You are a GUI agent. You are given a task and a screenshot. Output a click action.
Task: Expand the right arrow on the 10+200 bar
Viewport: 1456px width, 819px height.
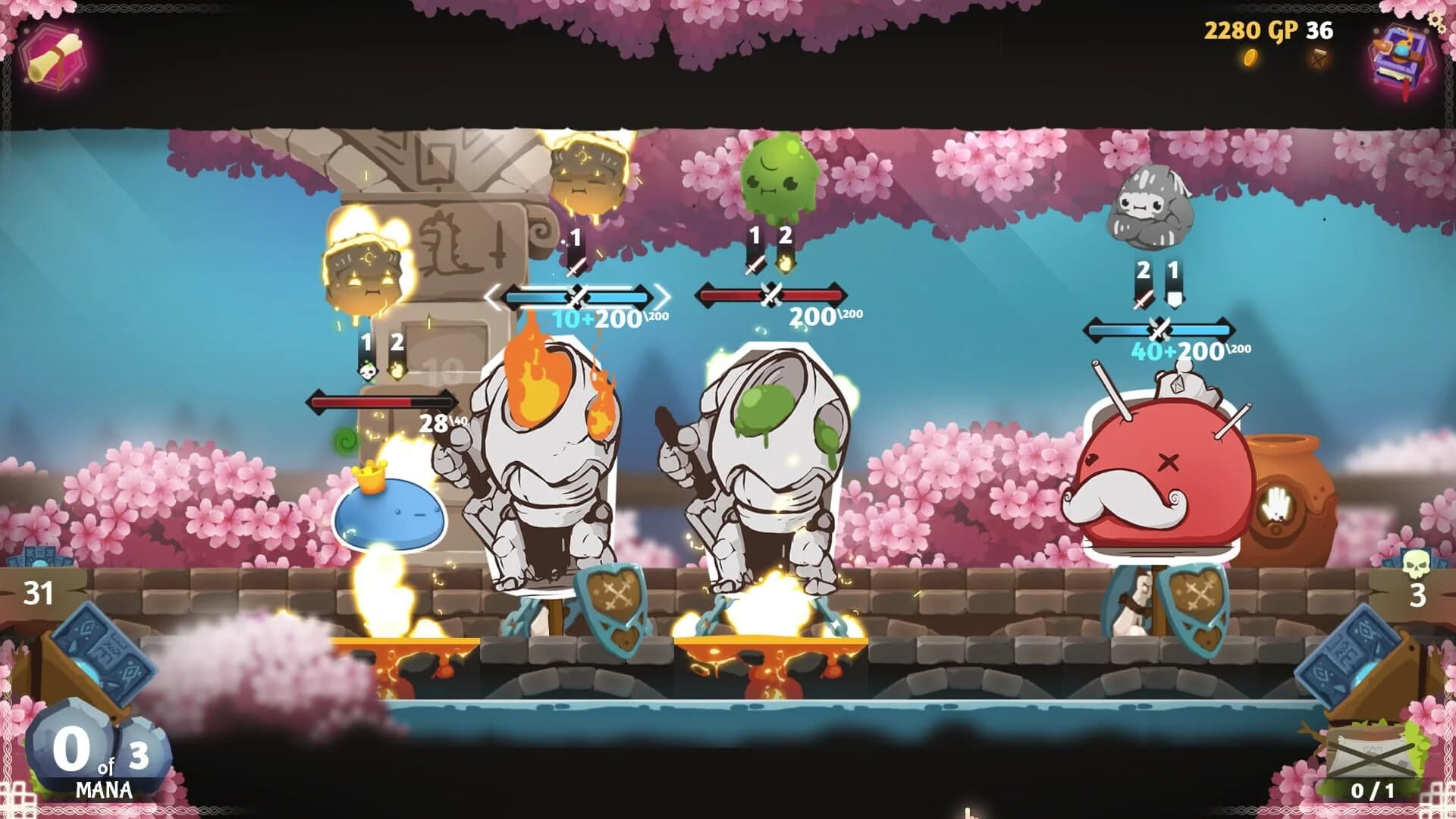click(x=664, y=298)
